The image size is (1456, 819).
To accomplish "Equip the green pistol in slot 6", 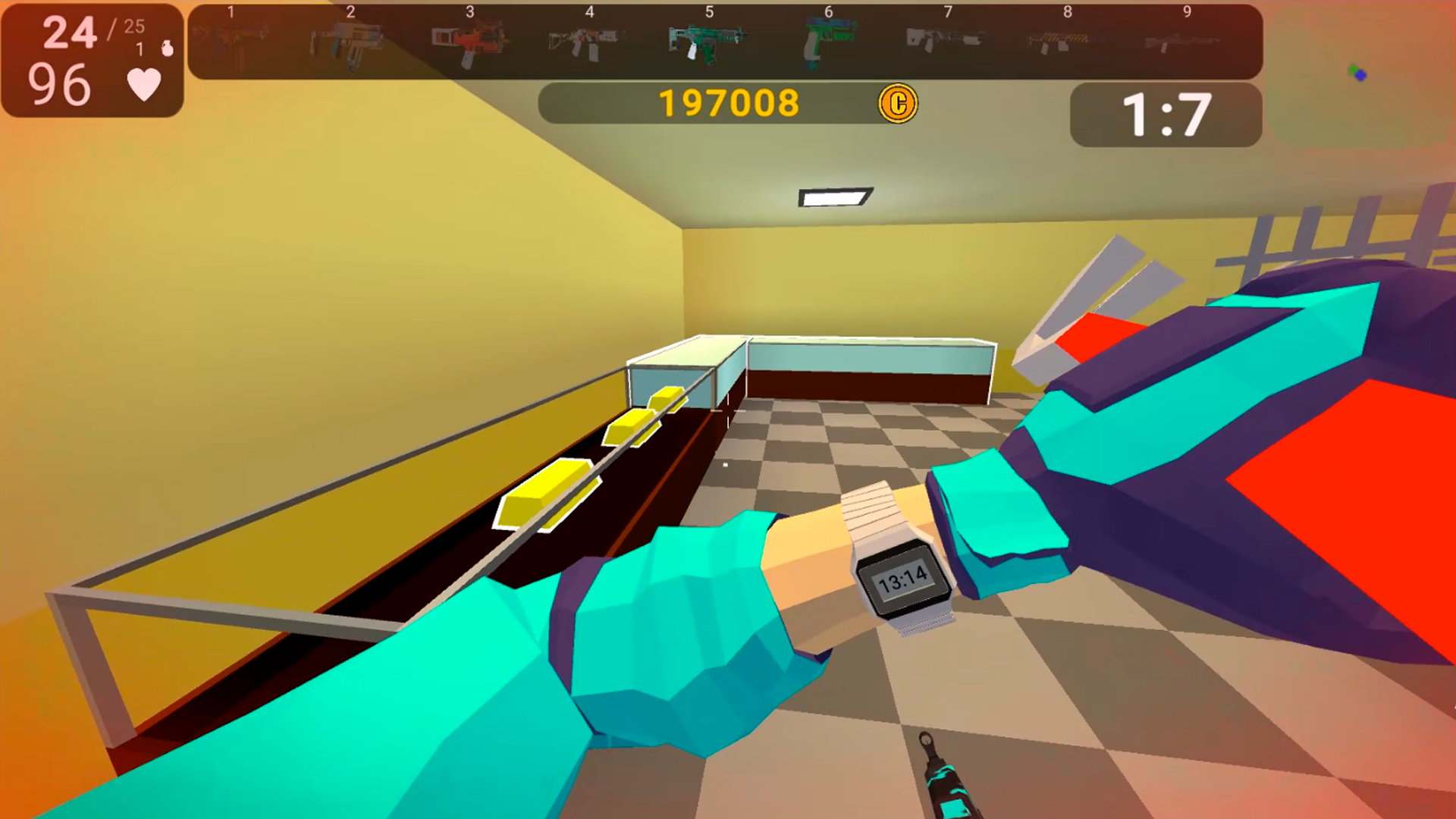I will (x=827, y=42).
